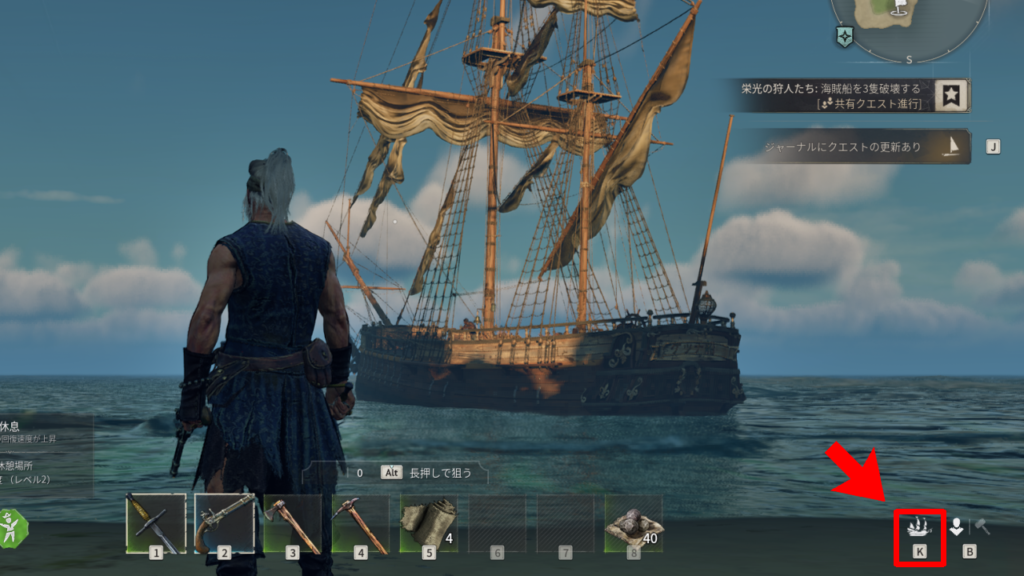The height and width of the screenshot is (576, 1024).
Task: Select the cannonball pile hotbar slot
Action: click(633, 523)
